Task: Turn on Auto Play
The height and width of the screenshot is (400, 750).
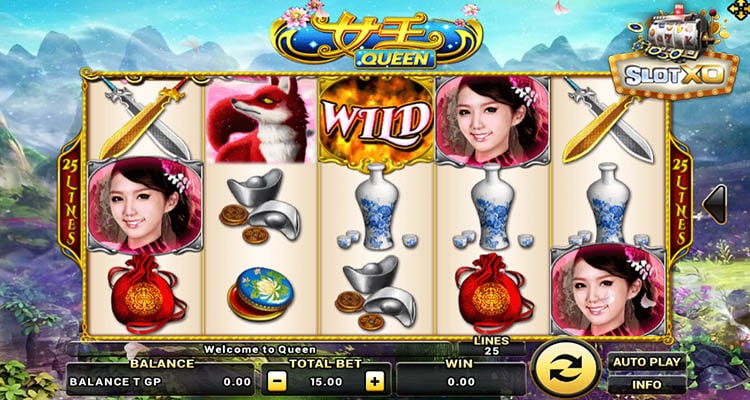Action: [645, 362]
